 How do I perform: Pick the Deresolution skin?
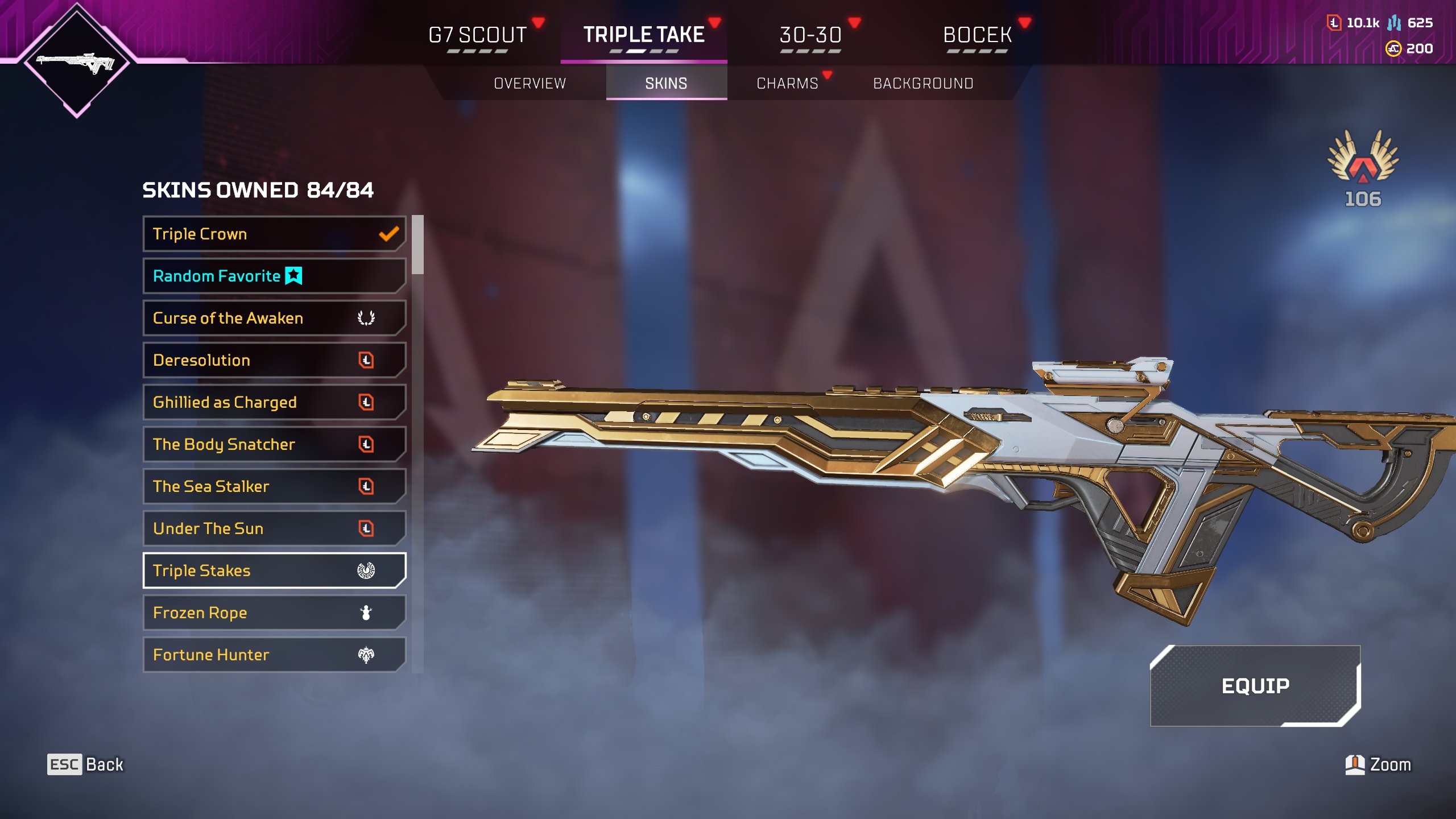(274, 360)
